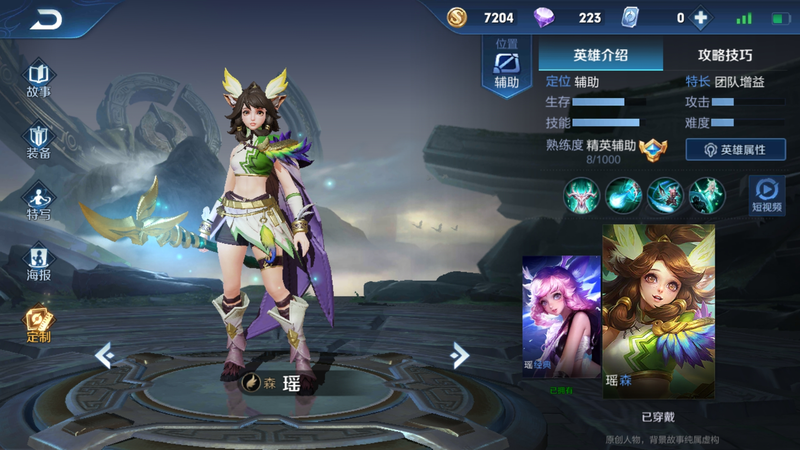
Task: Open the 英雄属性 hero attributes panel
Action: click(735, 149)
